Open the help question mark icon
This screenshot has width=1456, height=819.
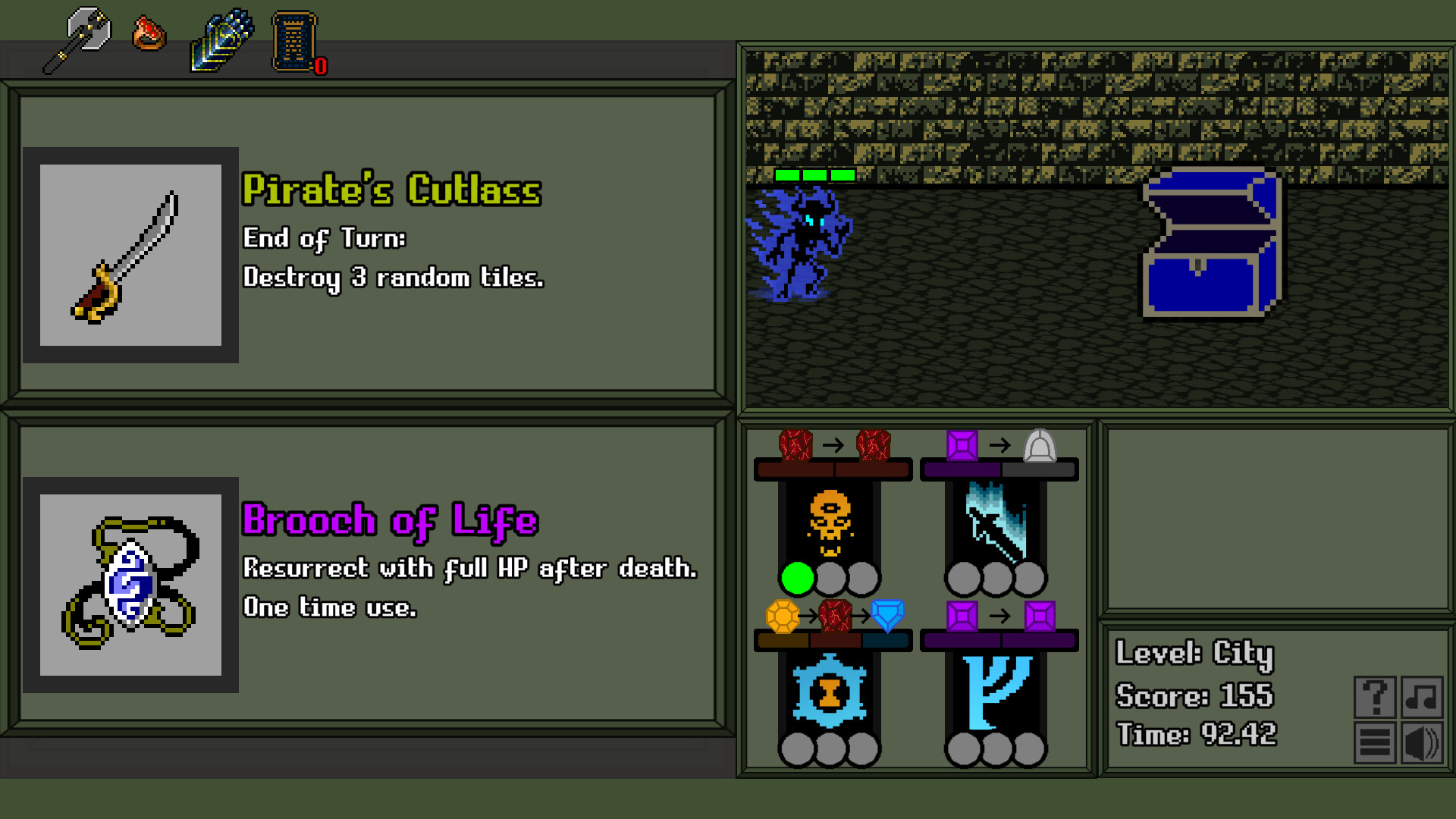pyautogui.click(x=1375, y=697)
